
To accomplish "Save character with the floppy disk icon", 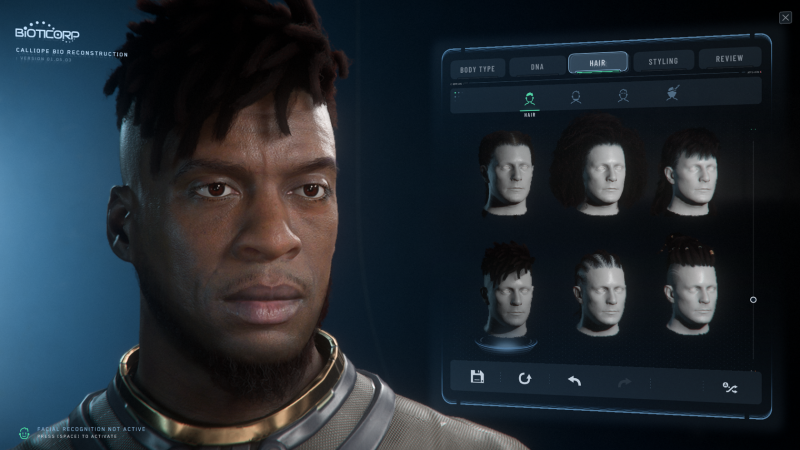I will click(x=477, y=377).
